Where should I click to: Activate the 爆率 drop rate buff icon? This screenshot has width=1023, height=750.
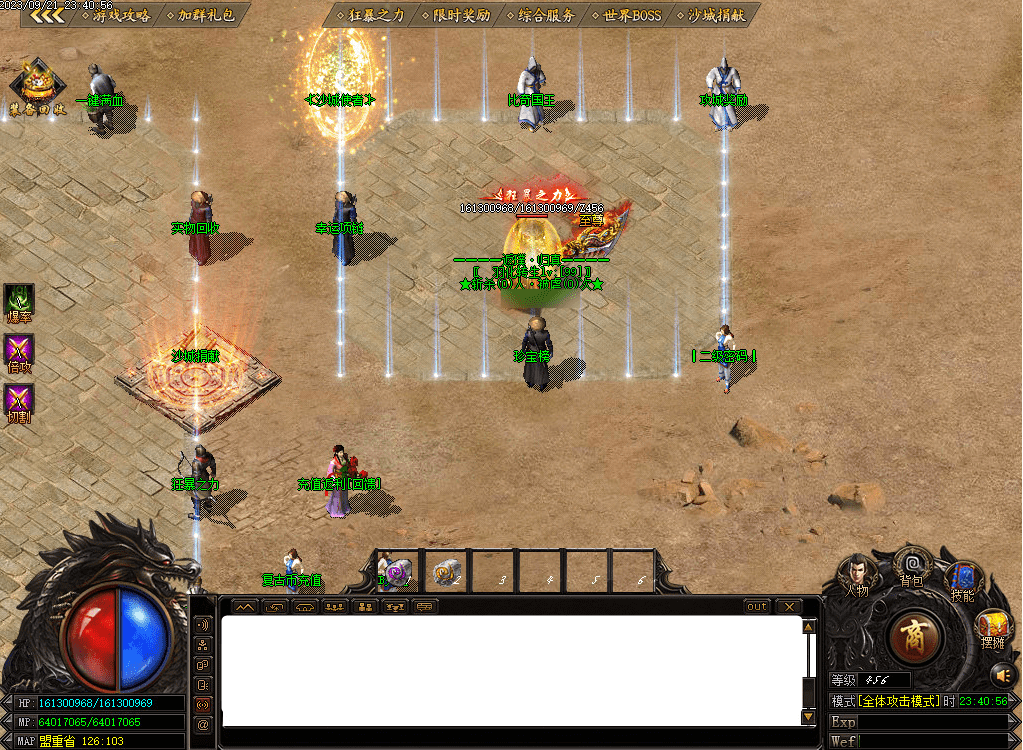click(19, 301)
